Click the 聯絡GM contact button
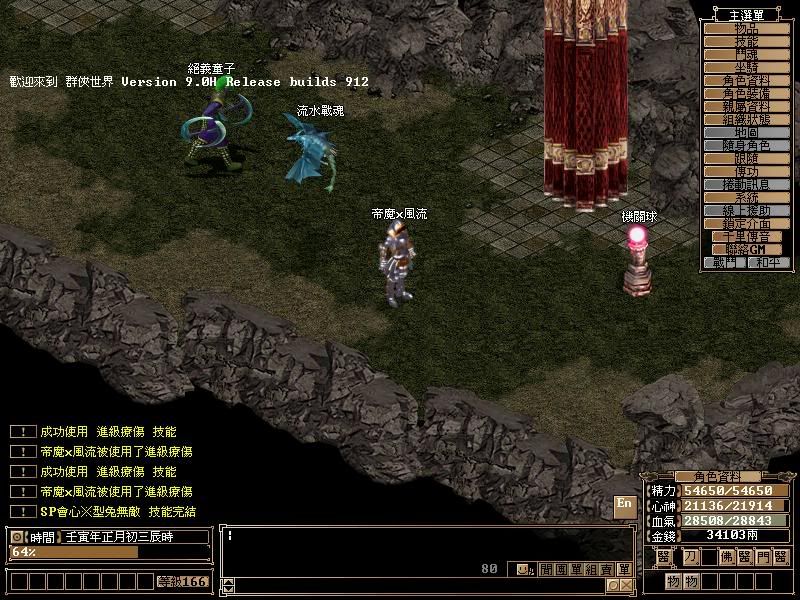The height and width of the screenshot is (600, 800). tap(748, 250)
